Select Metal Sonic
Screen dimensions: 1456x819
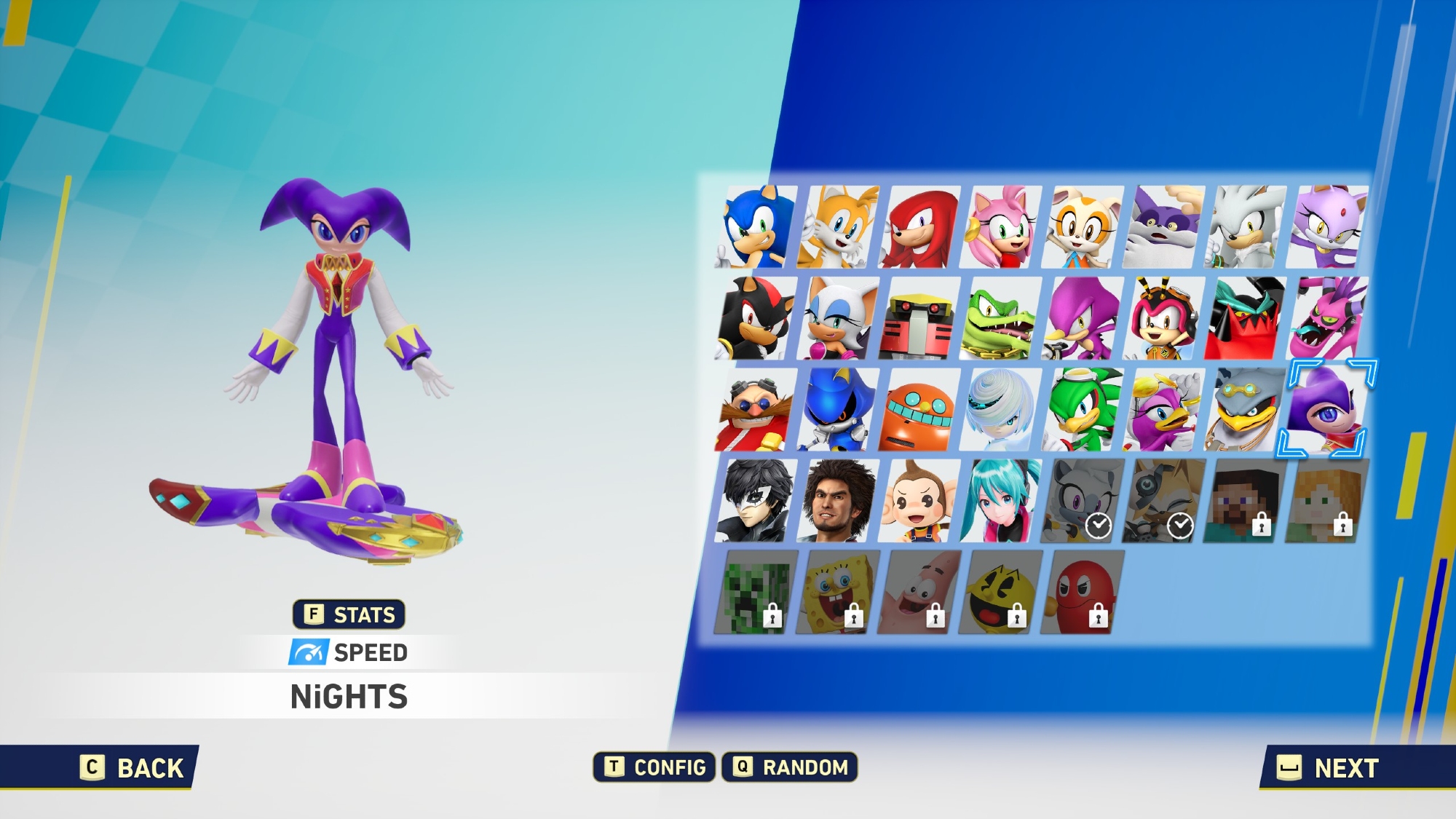point(837,409)
